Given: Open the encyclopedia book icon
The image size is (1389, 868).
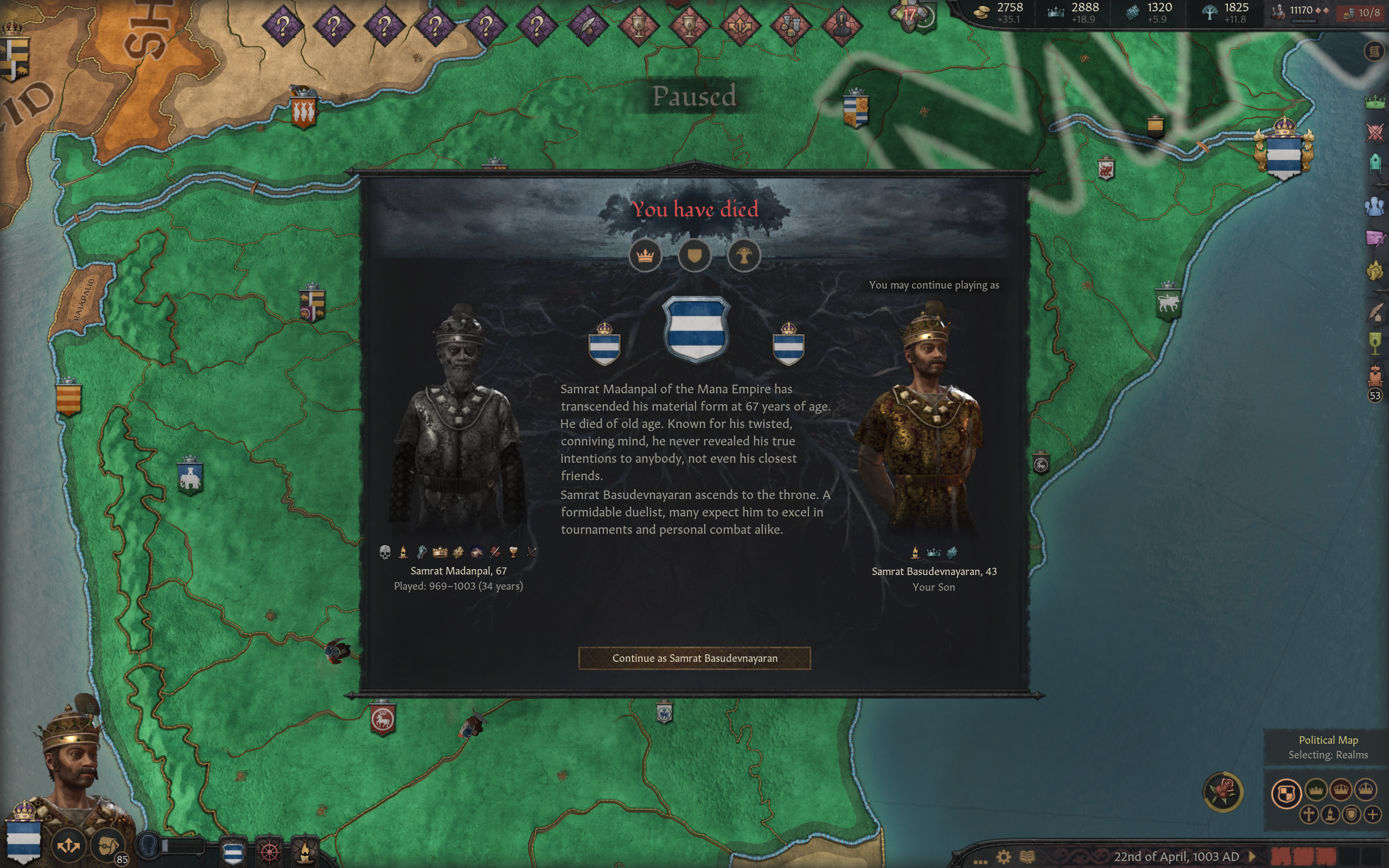Looking at the screenshot, I should pyautogui.click(x=1028, y=857).
